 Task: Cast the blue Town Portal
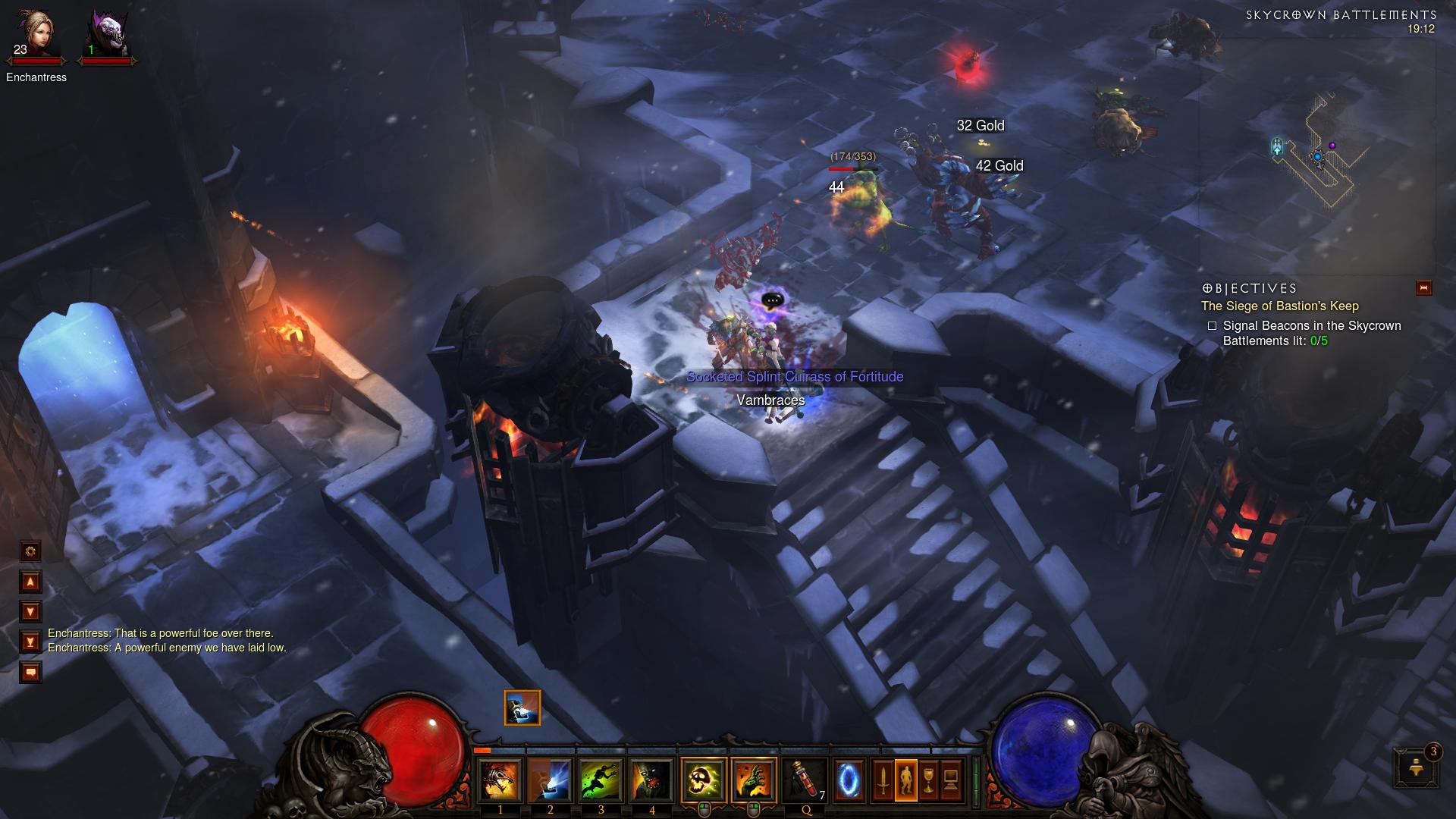(x=849, y=780)
